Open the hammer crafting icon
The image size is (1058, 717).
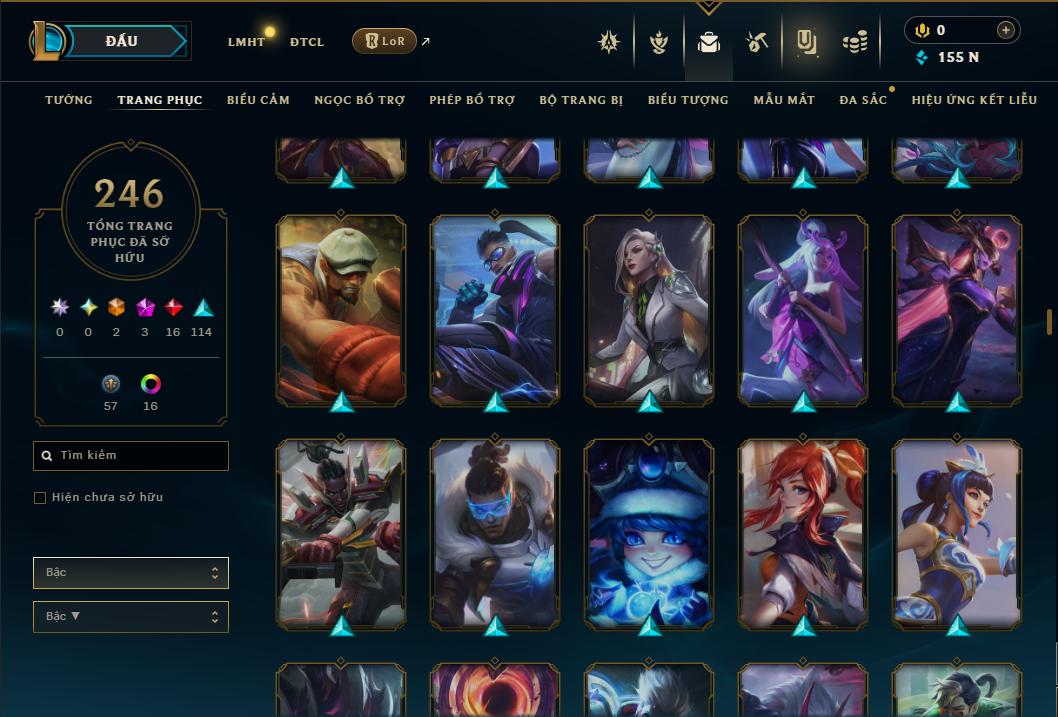(x=757, y=42)
